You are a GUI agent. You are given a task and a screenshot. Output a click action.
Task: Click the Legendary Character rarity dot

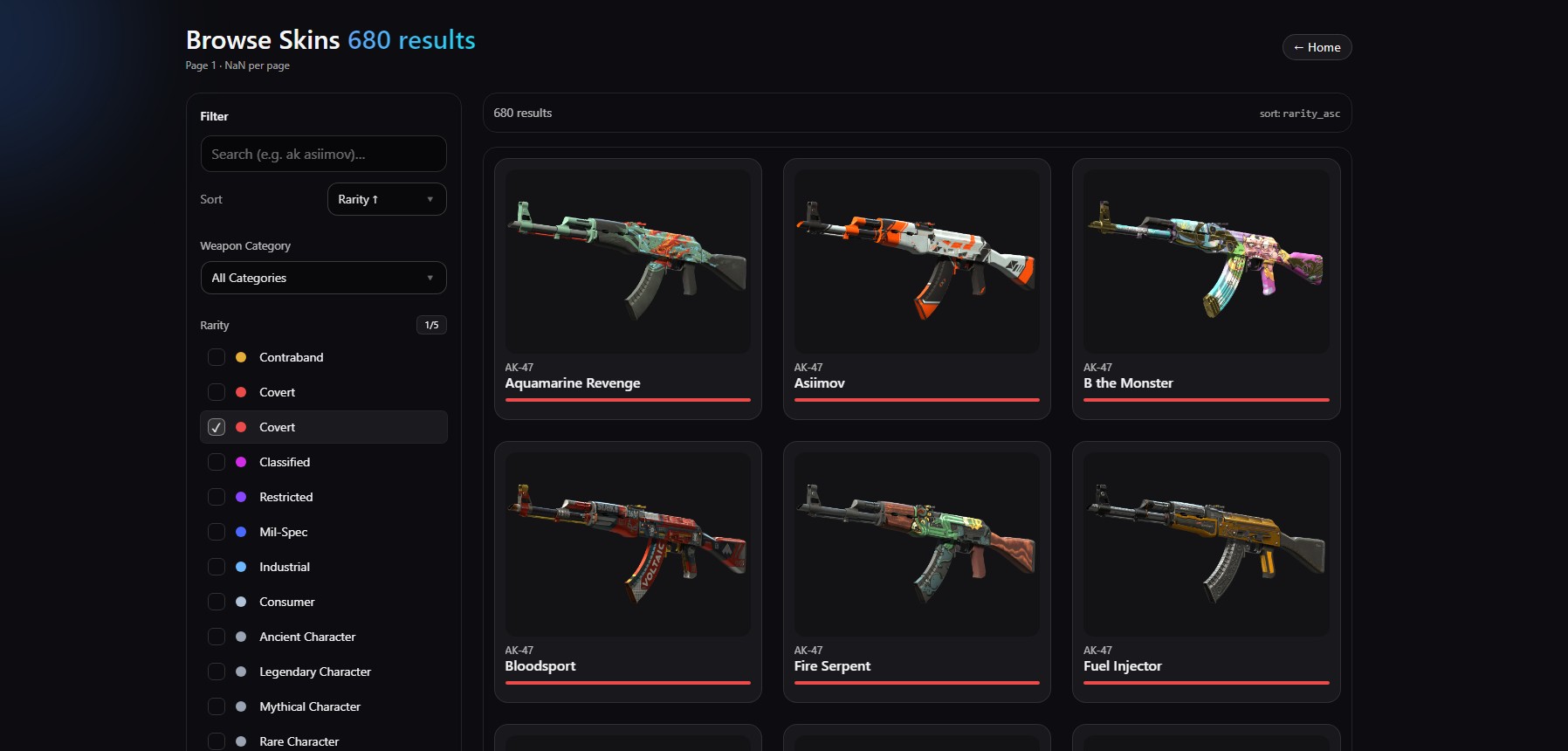click(x=240, y=672)
